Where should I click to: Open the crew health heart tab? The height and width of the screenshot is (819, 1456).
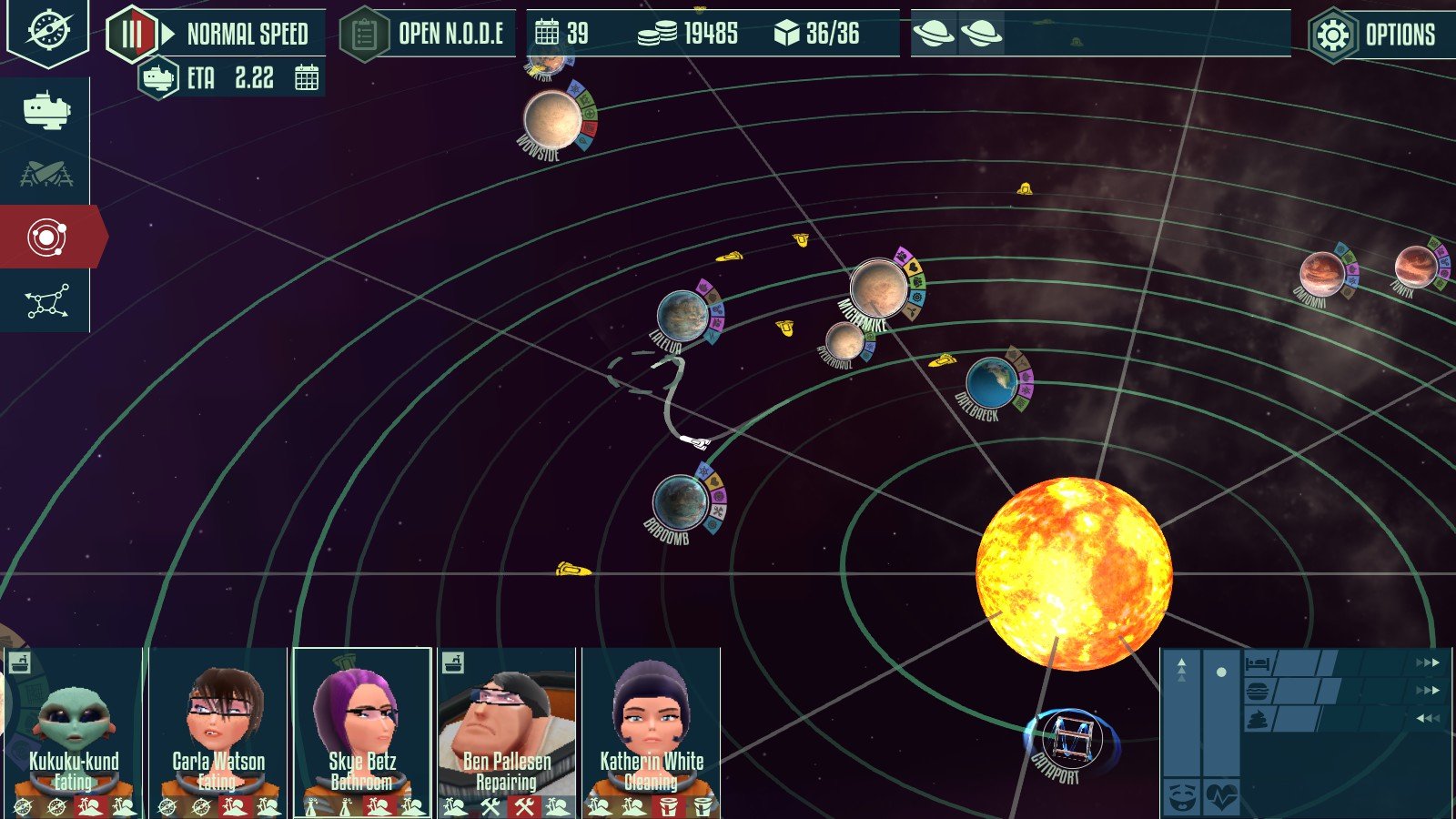point(1221,797)
